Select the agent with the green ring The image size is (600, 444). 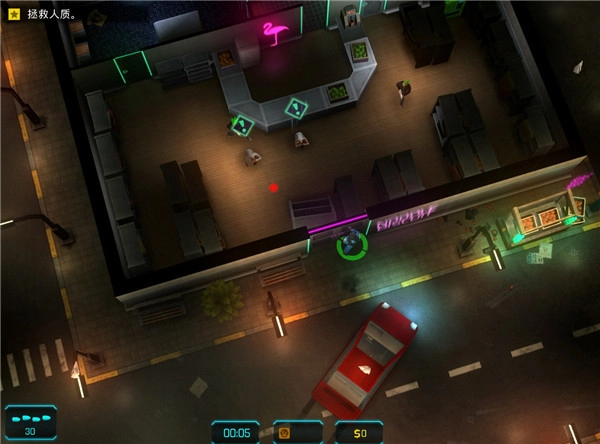pyautogui.click(x=351, y=242)
